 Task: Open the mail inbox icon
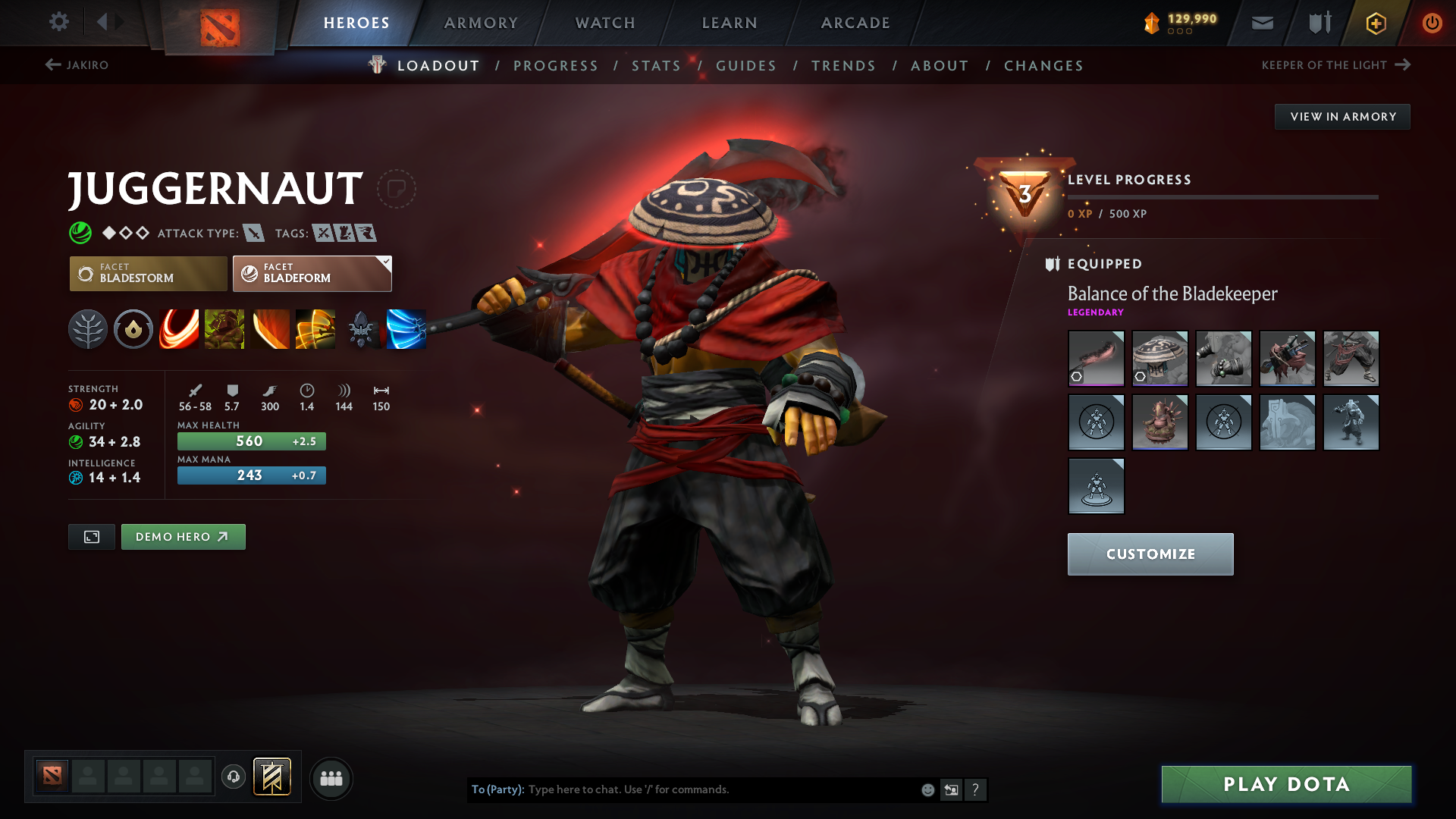[x=1262, y=23]
